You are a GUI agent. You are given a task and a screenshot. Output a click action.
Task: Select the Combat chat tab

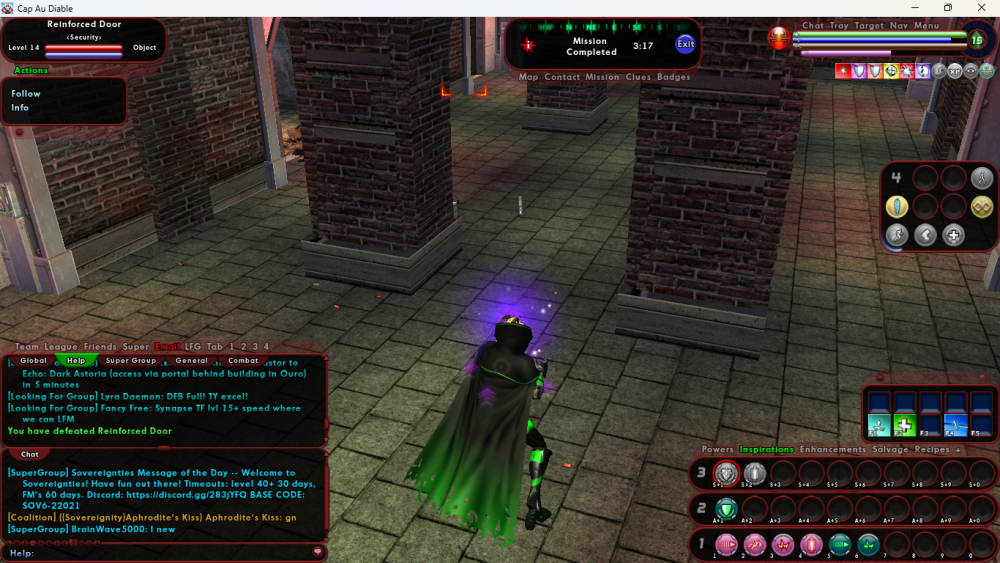pyautogui.click(x=243, y=360)
